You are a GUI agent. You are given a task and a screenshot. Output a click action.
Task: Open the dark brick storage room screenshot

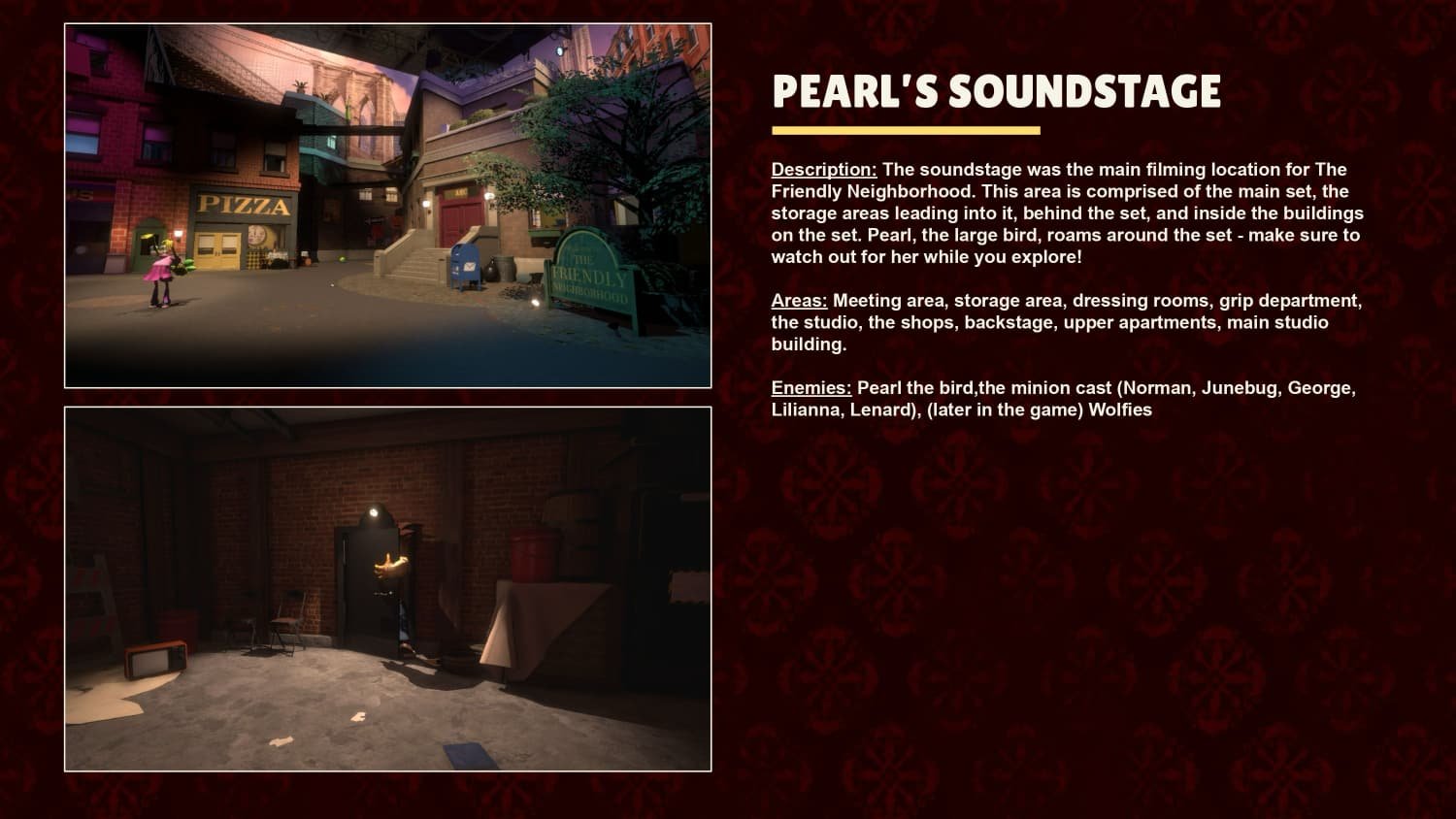coord(387,589)
